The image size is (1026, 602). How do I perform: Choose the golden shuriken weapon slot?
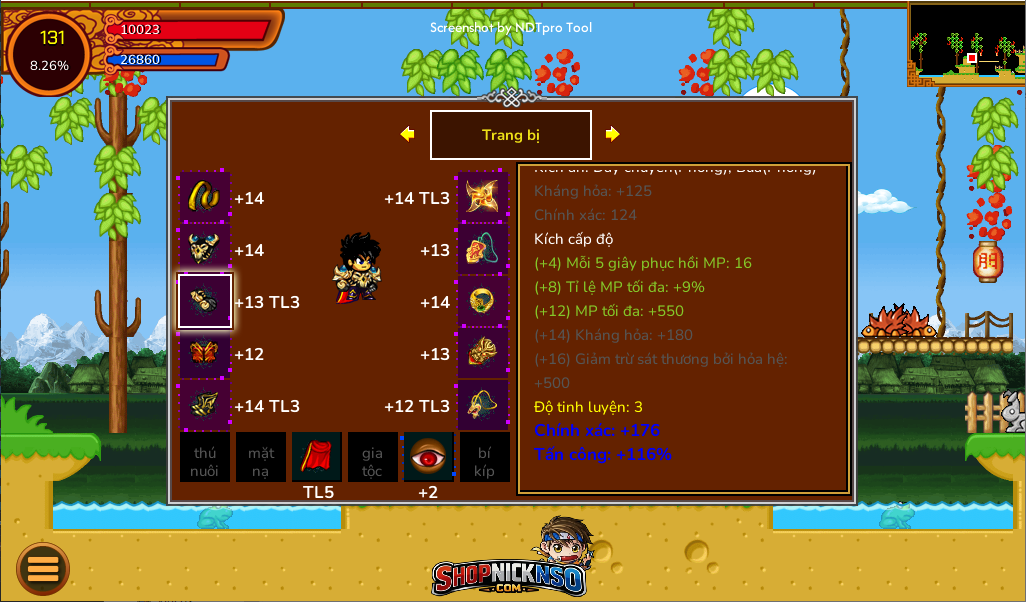coord(483,198)
